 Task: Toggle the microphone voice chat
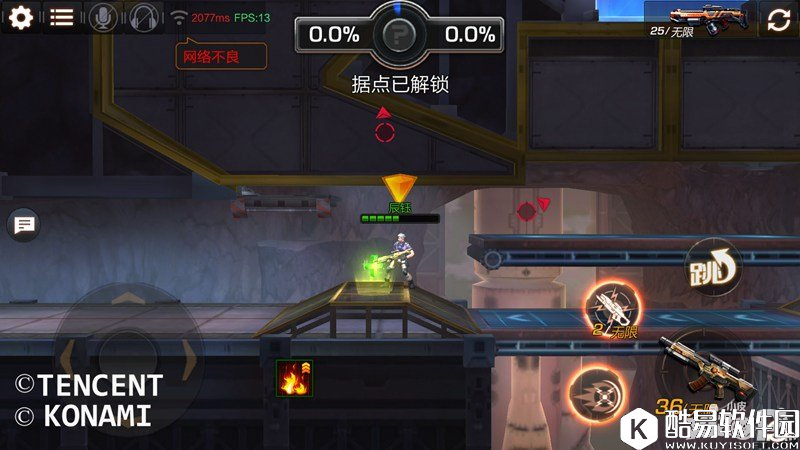[102, 17]
